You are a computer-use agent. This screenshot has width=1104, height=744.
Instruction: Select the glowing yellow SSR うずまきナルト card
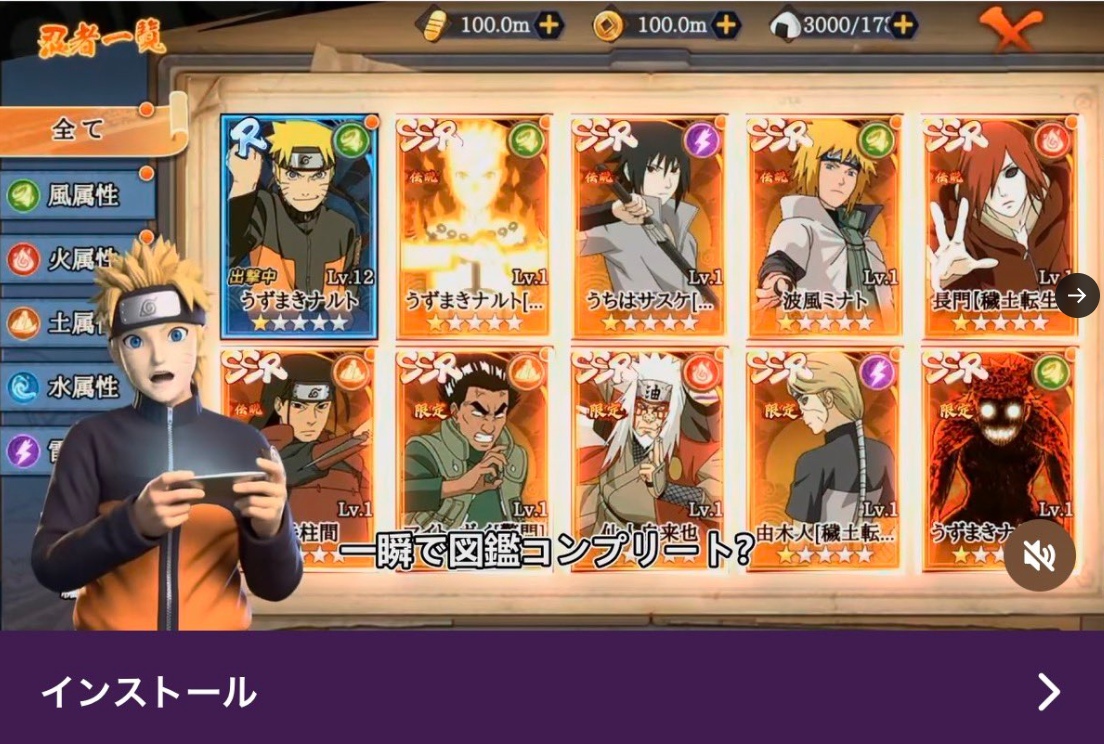[474, 226]
